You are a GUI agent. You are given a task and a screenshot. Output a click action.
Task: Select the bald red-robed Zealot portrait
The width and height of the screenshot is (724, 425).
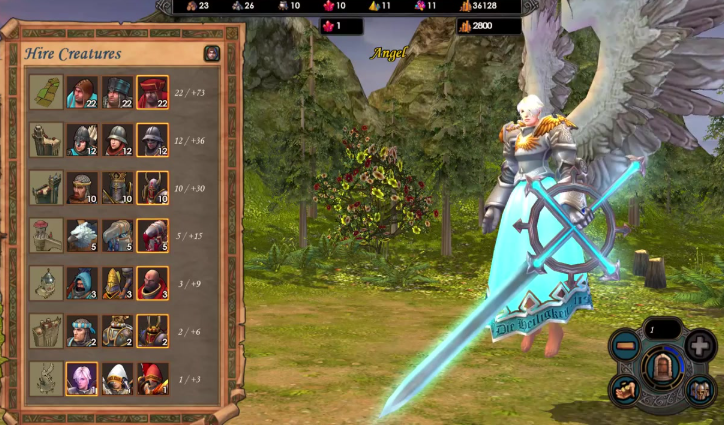[x=152, y=283]
